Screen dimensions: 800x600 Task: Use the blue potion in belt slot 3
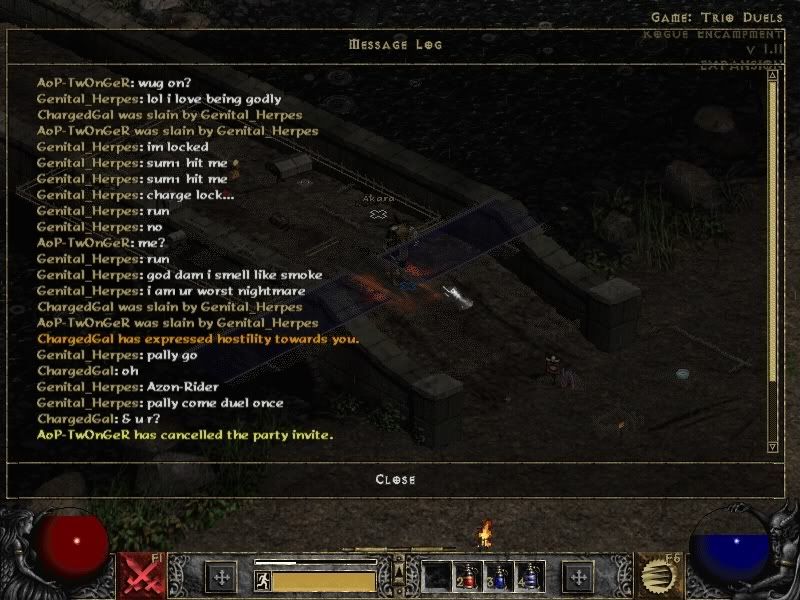click(x=500, y=576)
